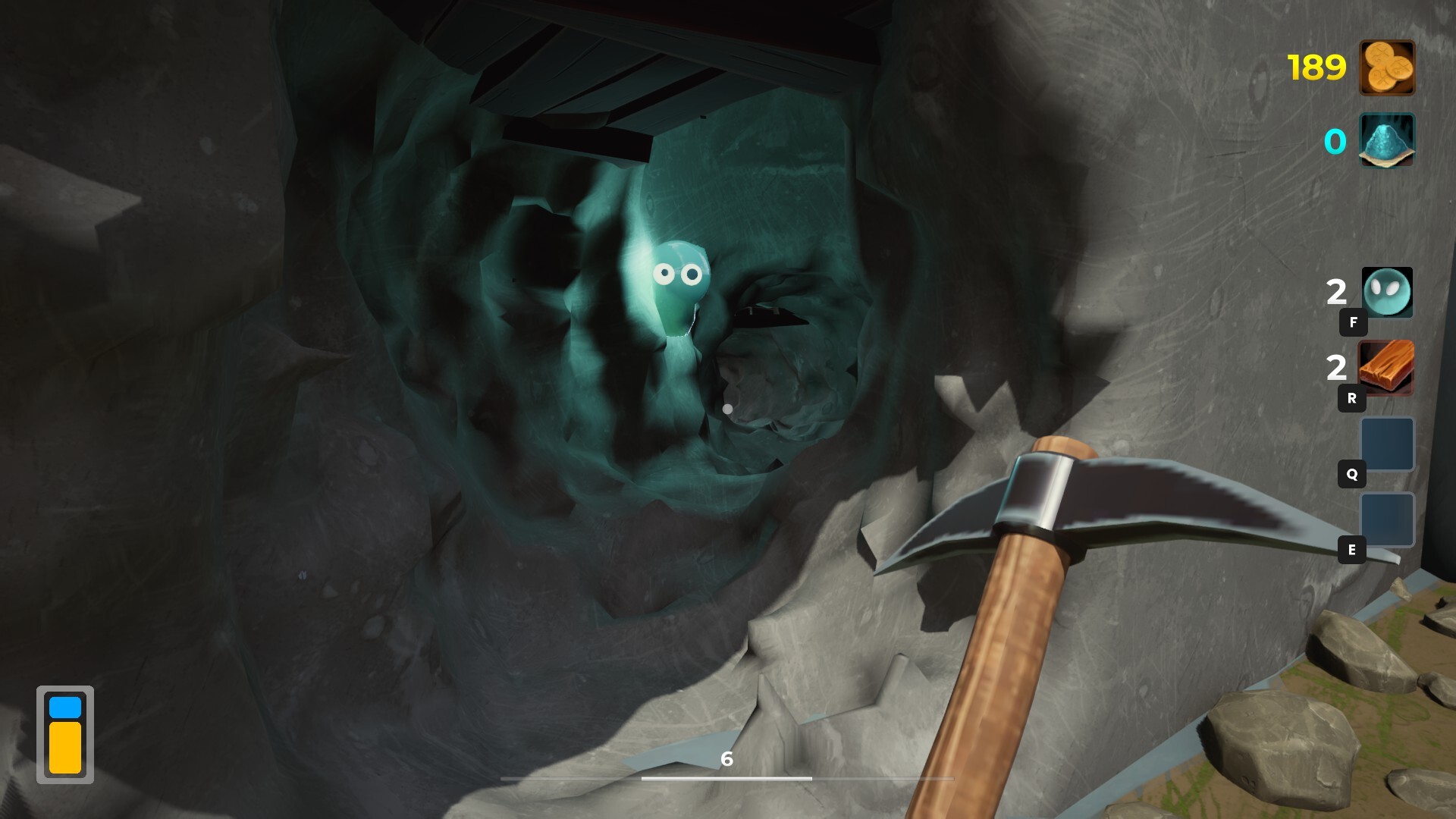Toggle the R keybind badge under the planks

tap(1353, 398)
